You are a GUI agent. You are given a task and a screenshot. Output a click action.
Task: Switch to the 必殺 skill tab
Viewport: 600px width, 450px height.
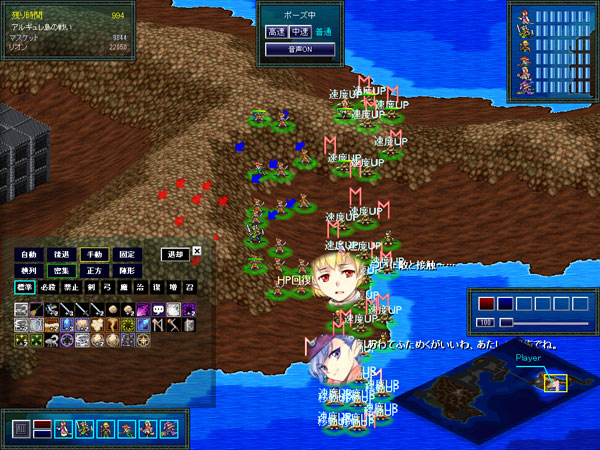pos(48,288)
